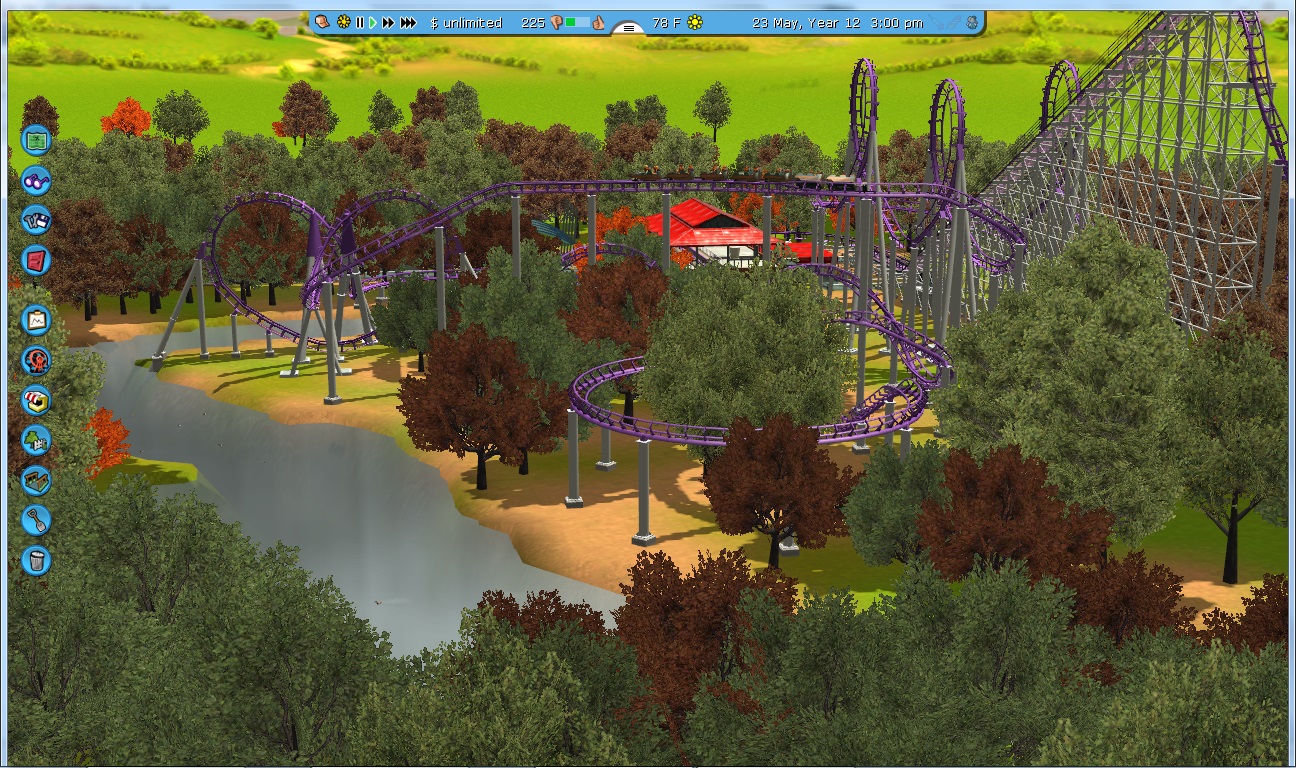Open the messages tab handle on top bar
1296x768 pixels.
[x=628, y=28]
